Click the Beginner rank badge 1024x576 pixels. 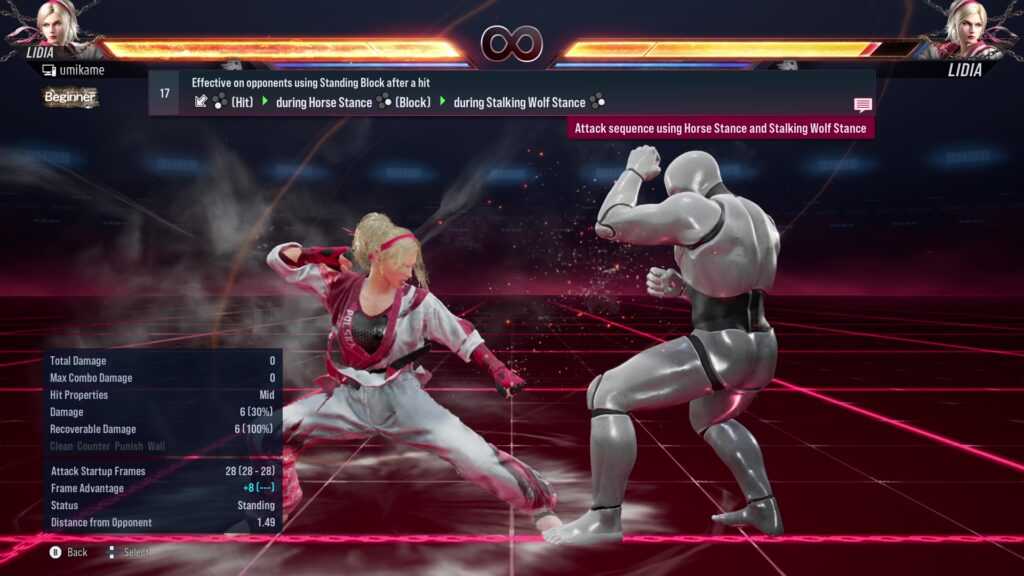(x=70, y=97)
